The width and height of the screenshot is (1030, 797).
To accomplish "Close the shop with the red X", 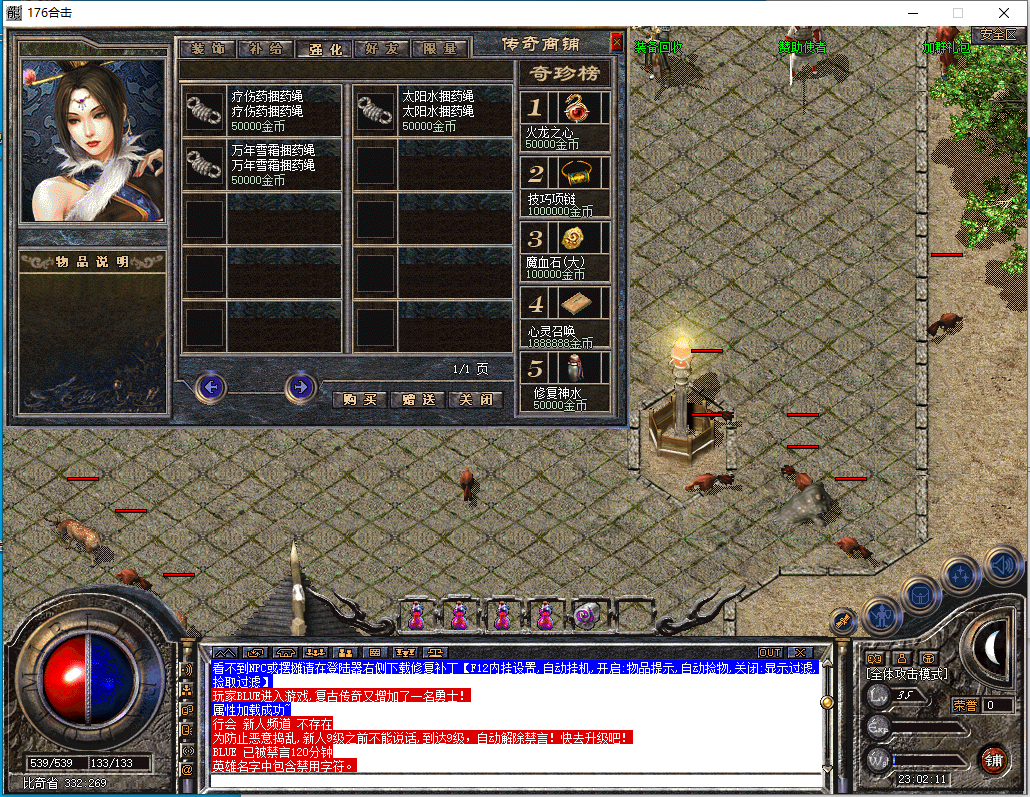I will (x=616, y=43).
